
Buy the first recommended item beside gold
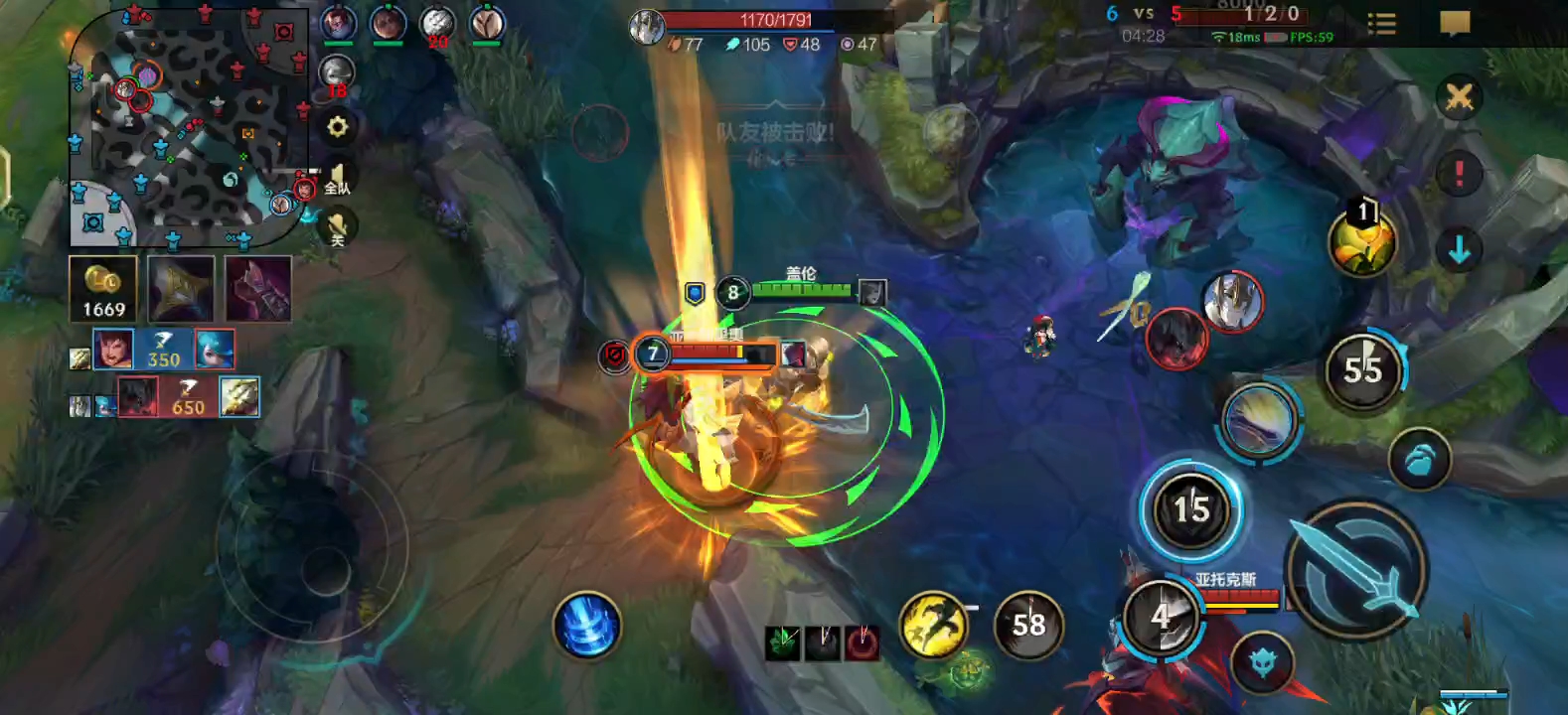click(181, 289)
